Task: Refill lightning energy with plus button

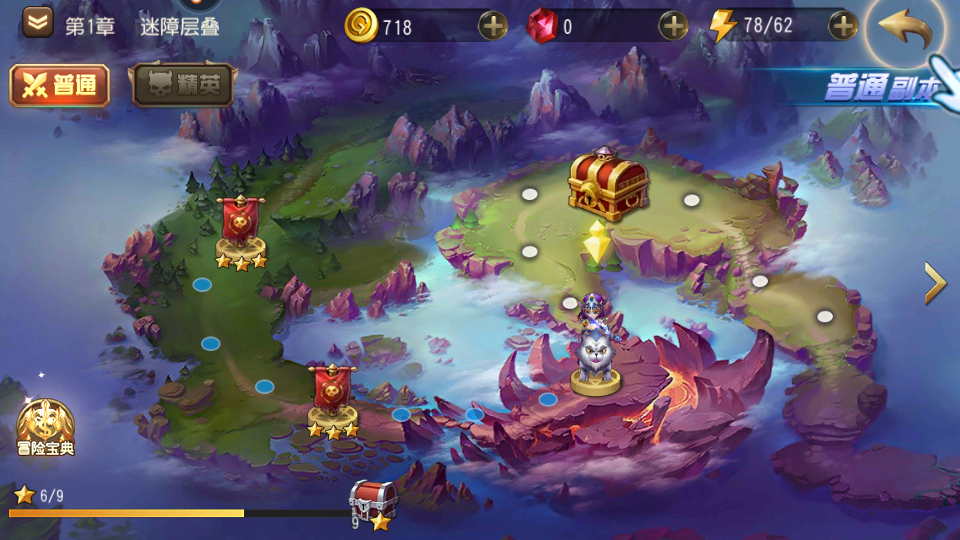Action: (844, 26)
